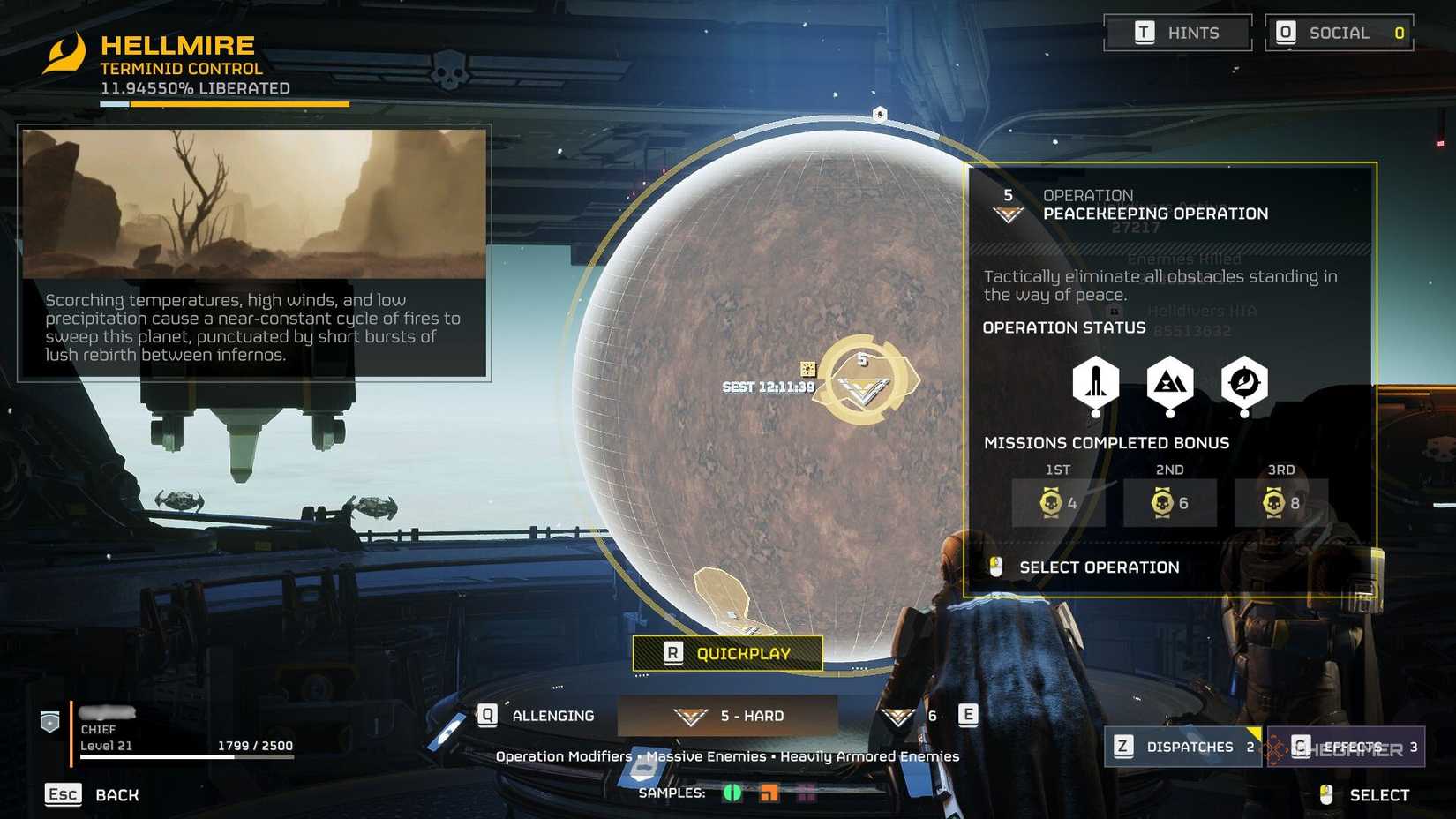Viewport: 1456px width, 819px height.
Task: Open Dispatches showing 2 unread
Action: 1182,747
